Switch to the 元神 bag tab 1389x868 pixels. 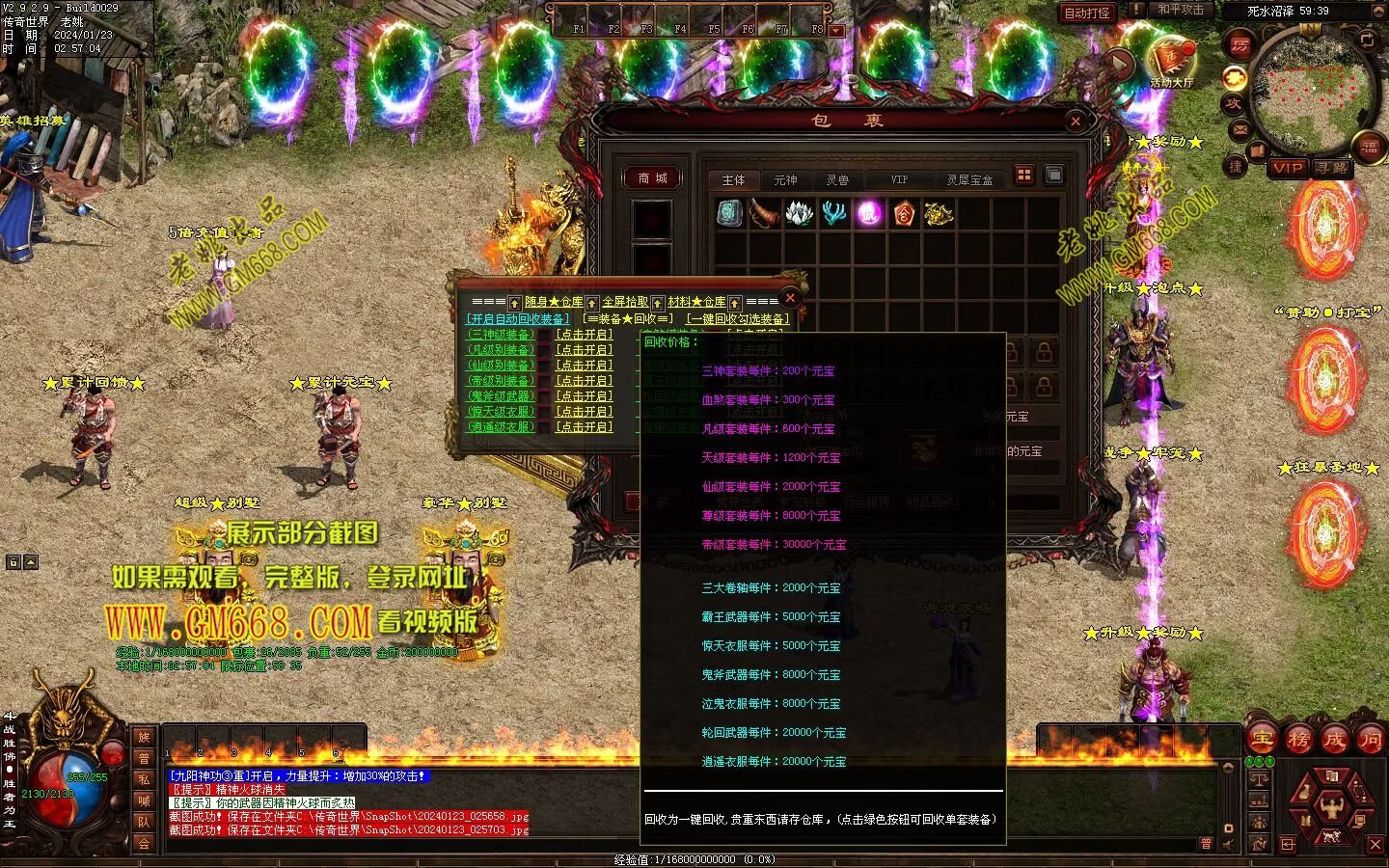785,180
